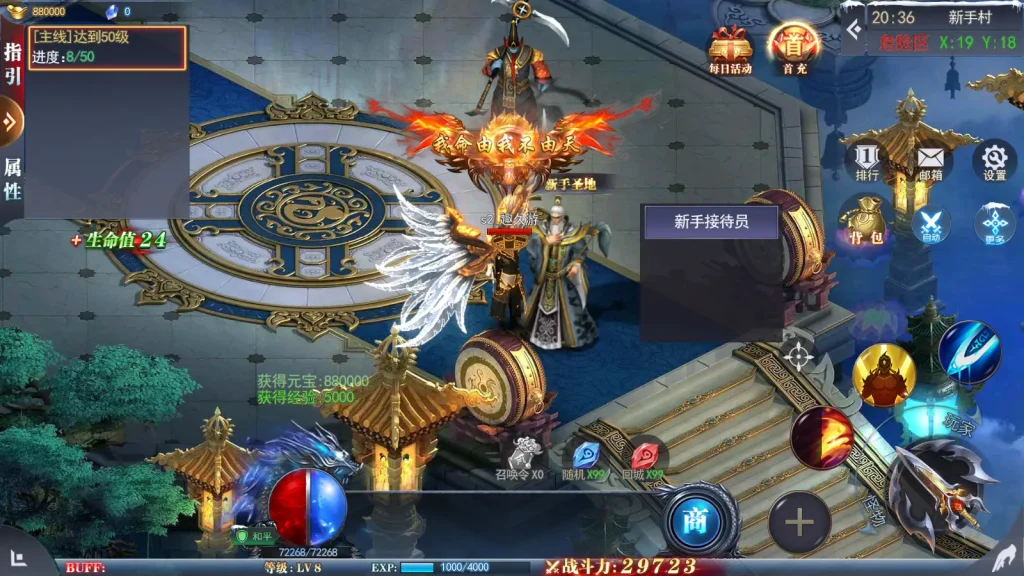Show 更多 more options
1024x576 pixels.
[x=994, y=224]
